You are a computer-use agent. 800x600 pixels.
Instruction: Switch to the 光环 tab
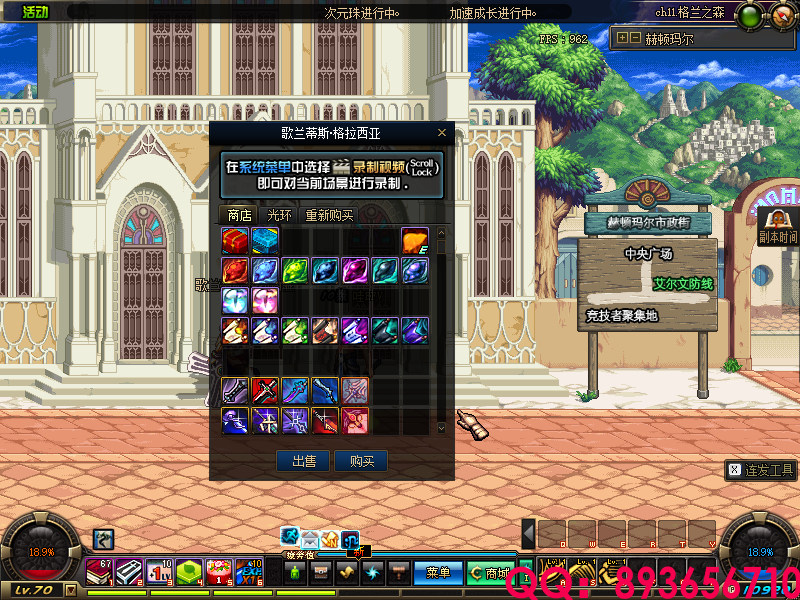(x=279, y=215)
